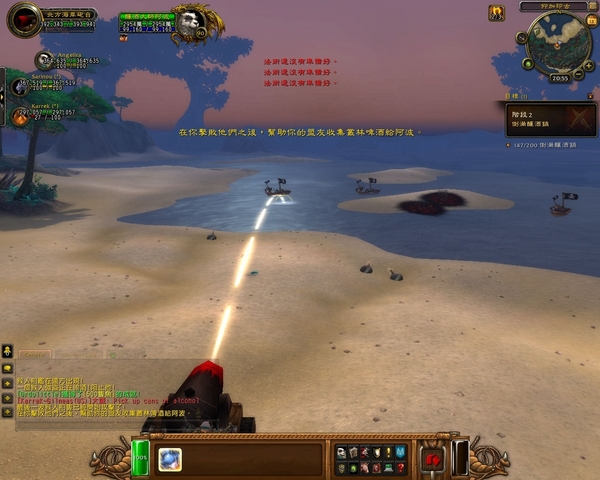Open the character info micro button
This screenshot has width=600, height=480.
click(x=341, y=453)
